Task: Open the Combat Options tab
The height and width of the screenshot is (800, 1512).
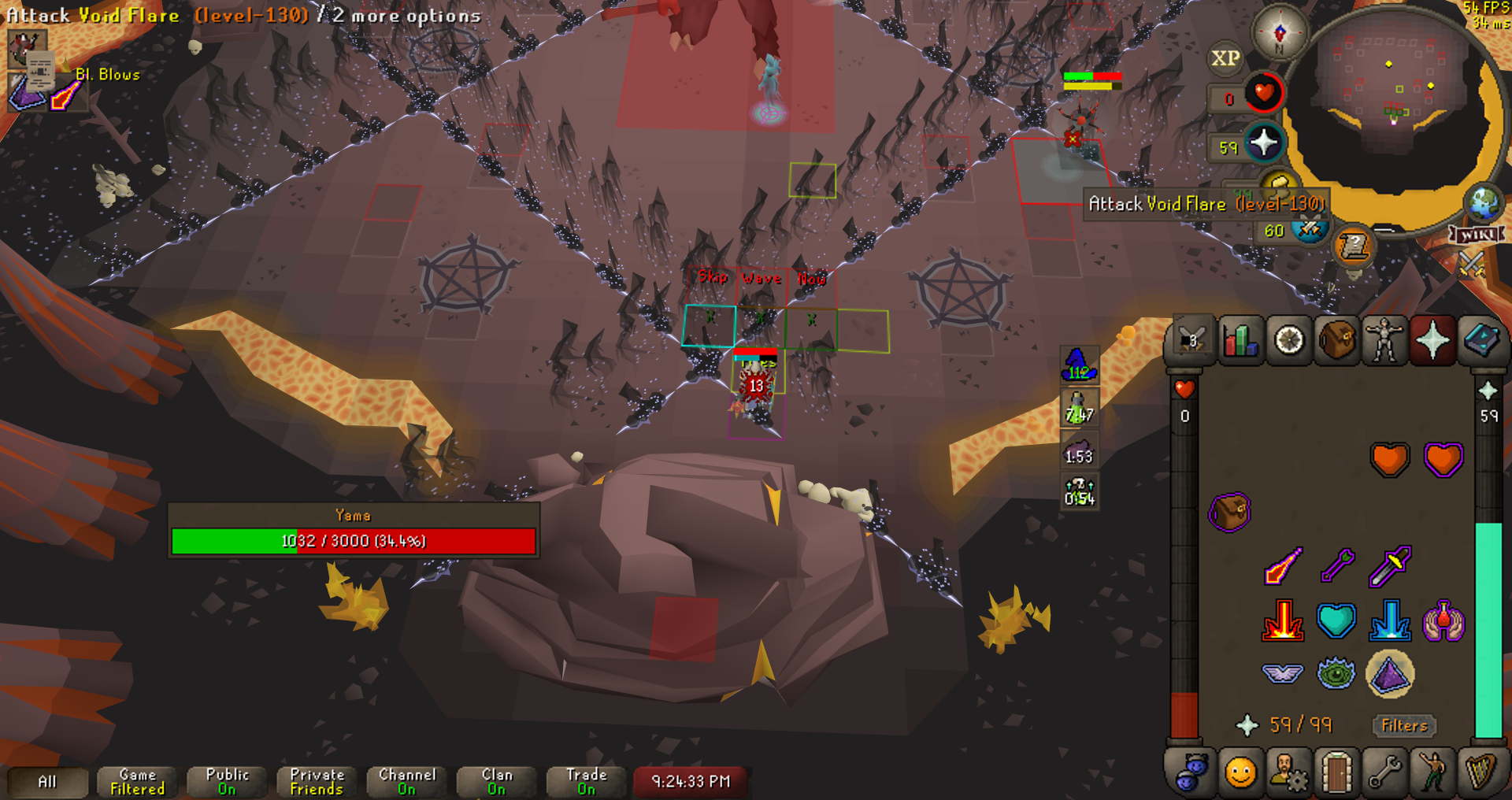Action: (x=1192, y=341)
